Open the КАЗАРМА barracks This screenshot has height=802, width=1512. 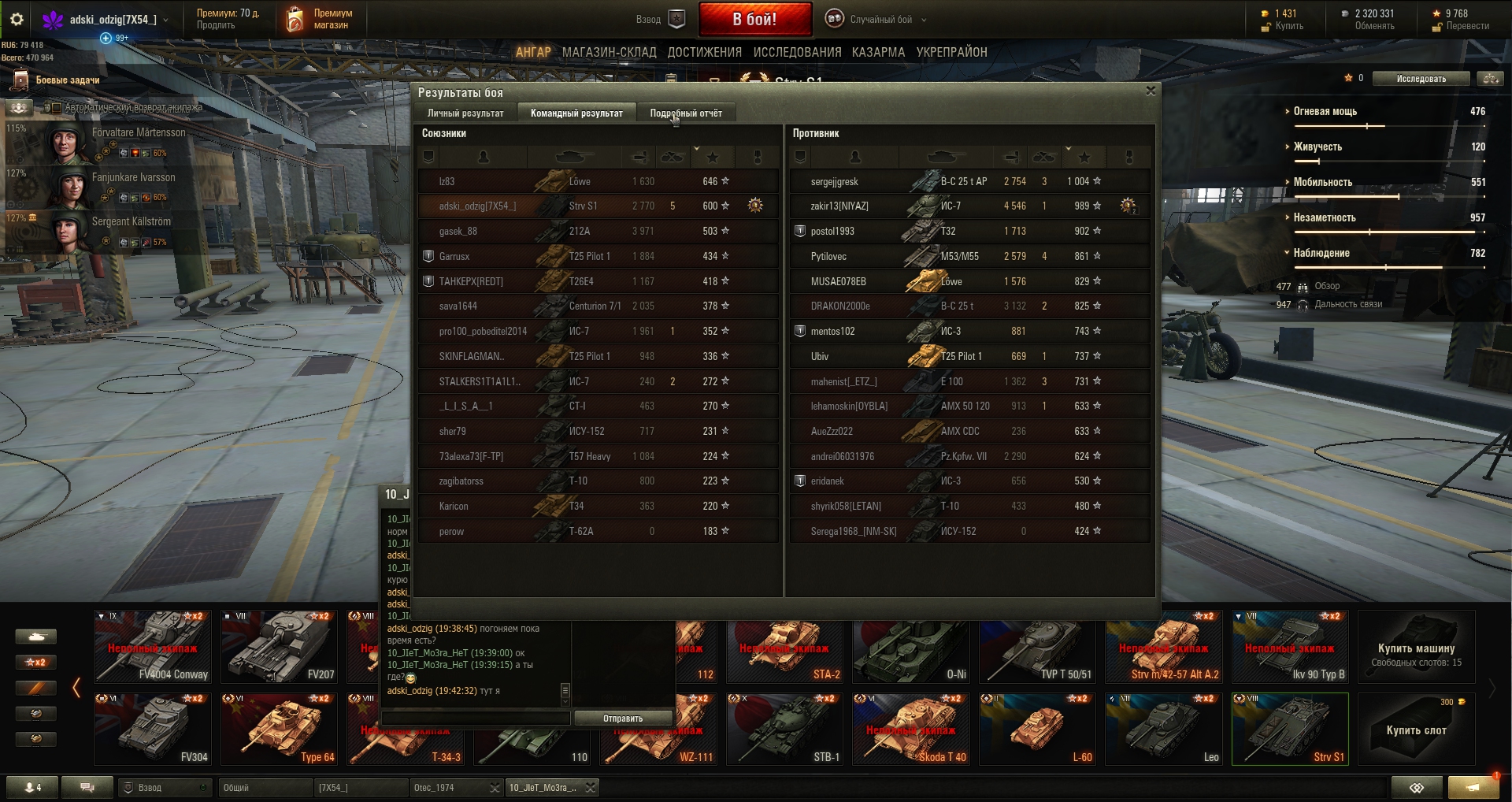878,52
